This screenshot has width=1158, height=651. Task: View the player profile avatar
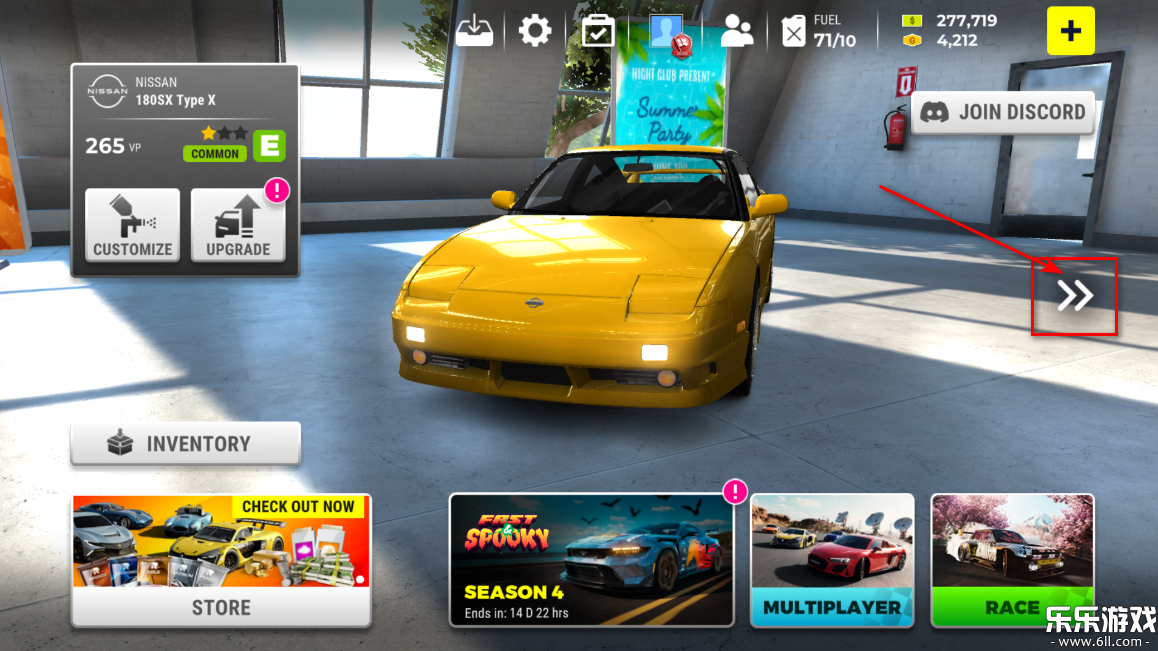coord(668,31)
